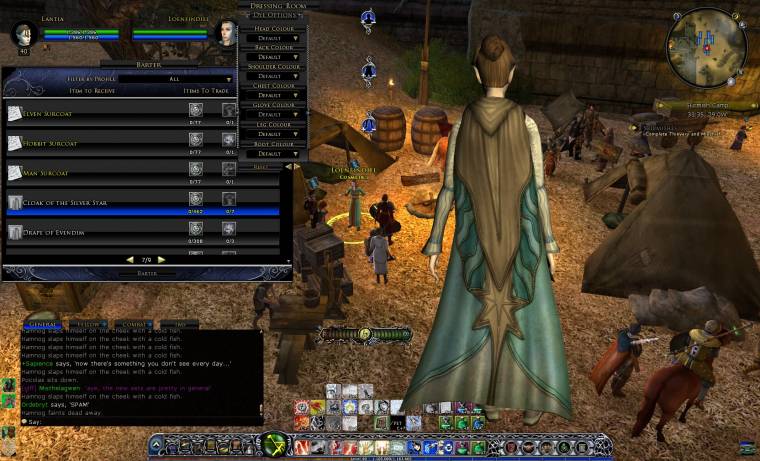The width and height of the screenshot is (760, 461).
Task: Click the Say chat input field
Action: point(130,421)
